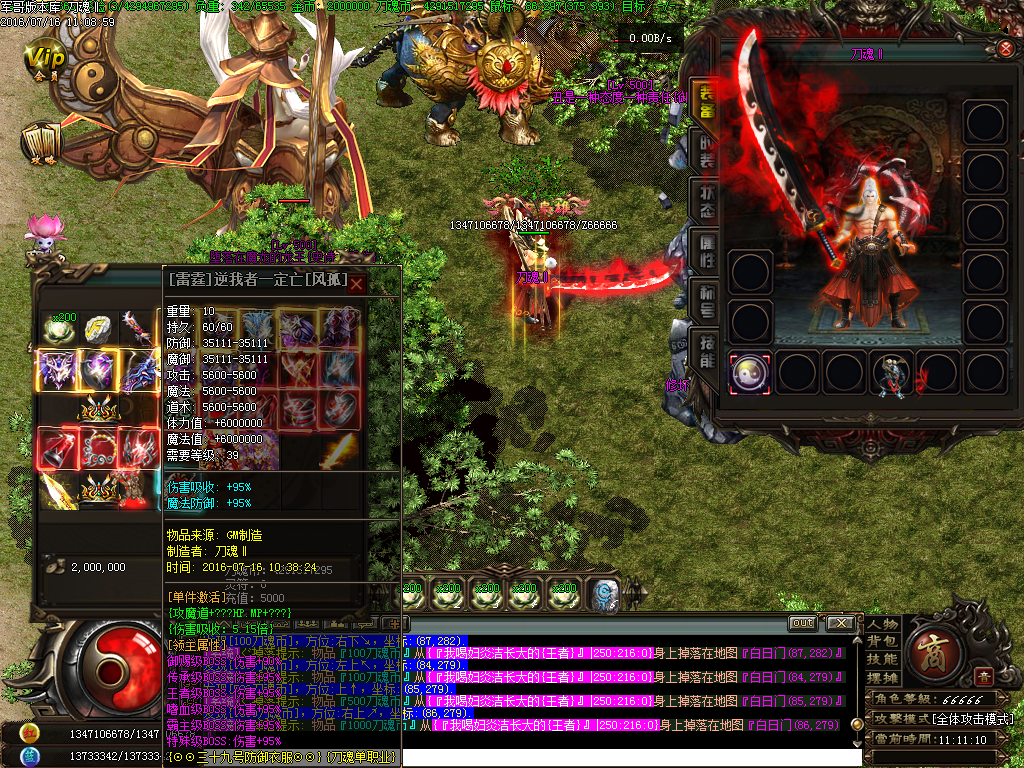Use the blue rune stone hotbar item
The height and width of the screenshot is (768, 1024).
(603, 595)
